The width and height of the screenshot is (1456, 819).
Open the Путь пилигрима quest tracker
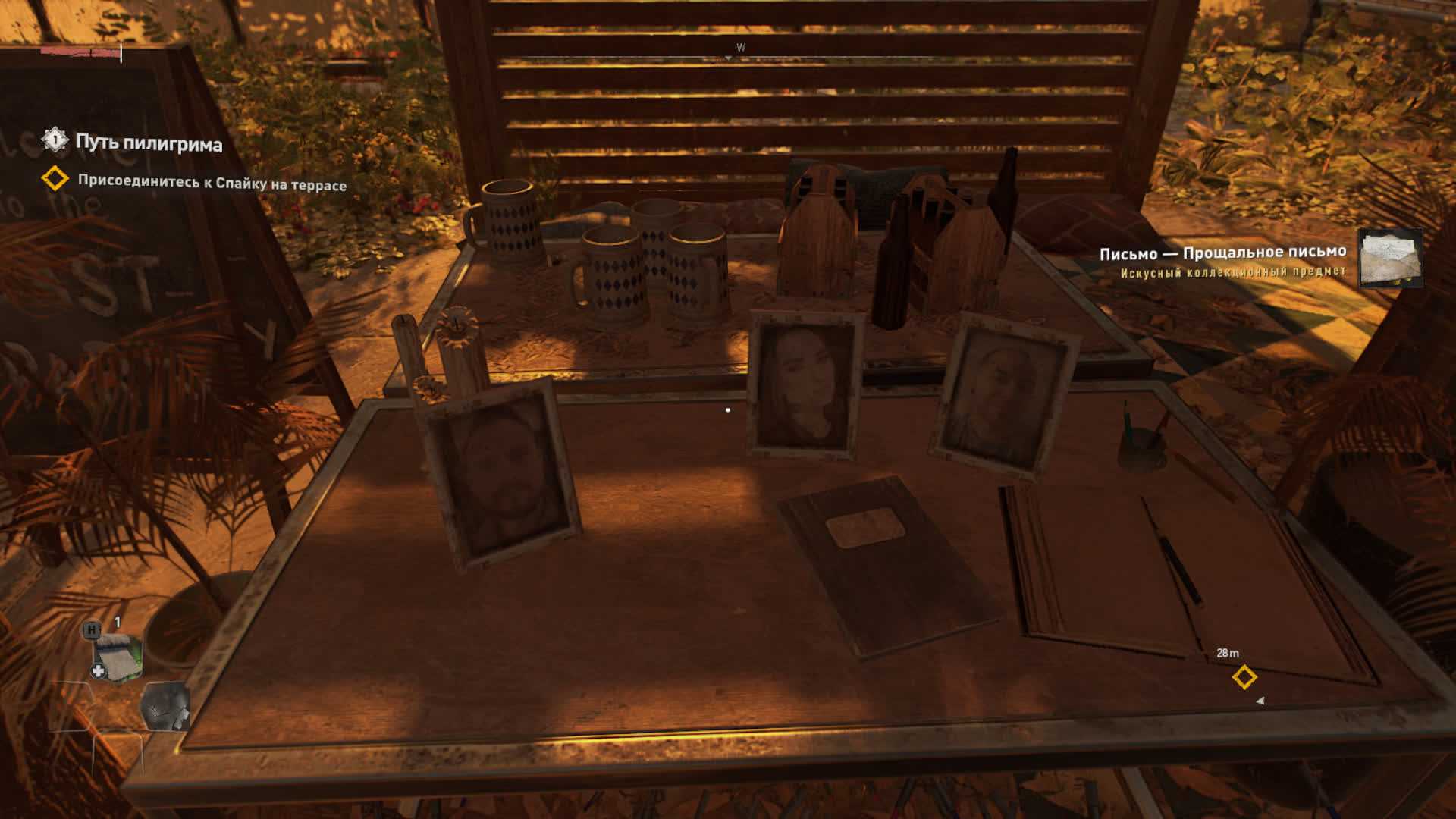(x=148, y=143)
